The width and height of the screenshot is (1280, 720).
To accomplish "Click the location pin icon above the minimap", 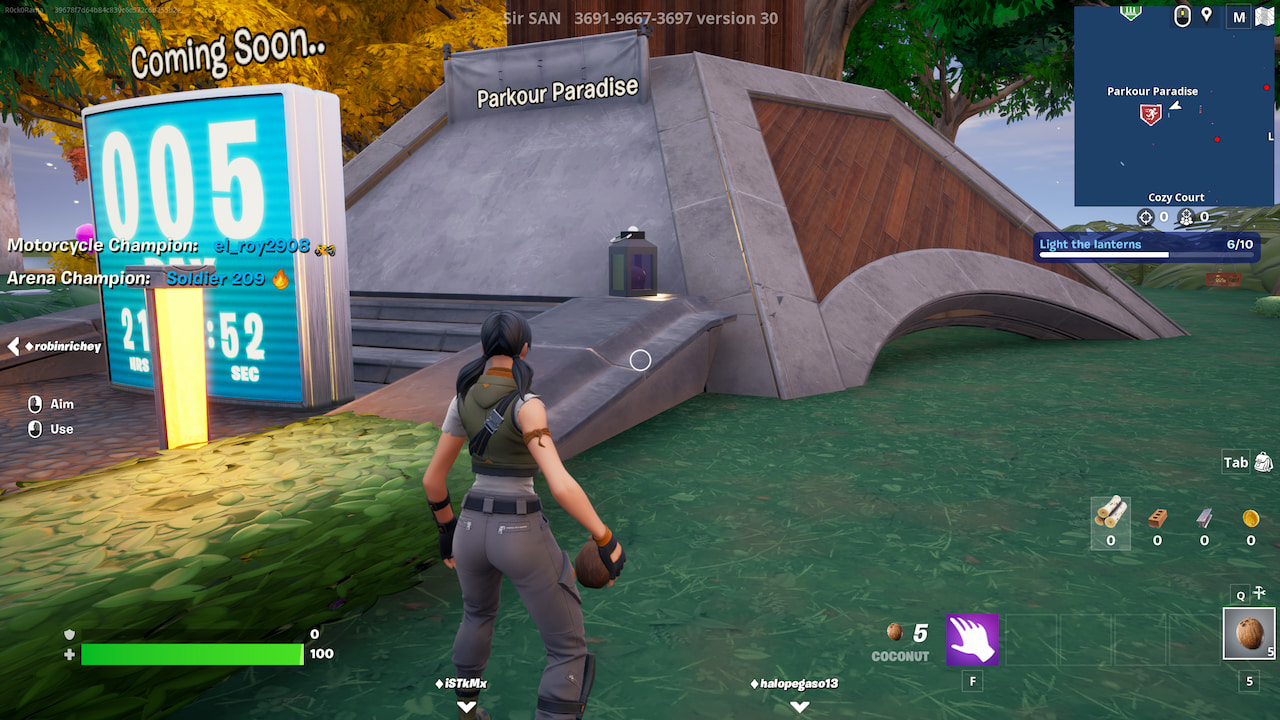I will click(1205, 15).
